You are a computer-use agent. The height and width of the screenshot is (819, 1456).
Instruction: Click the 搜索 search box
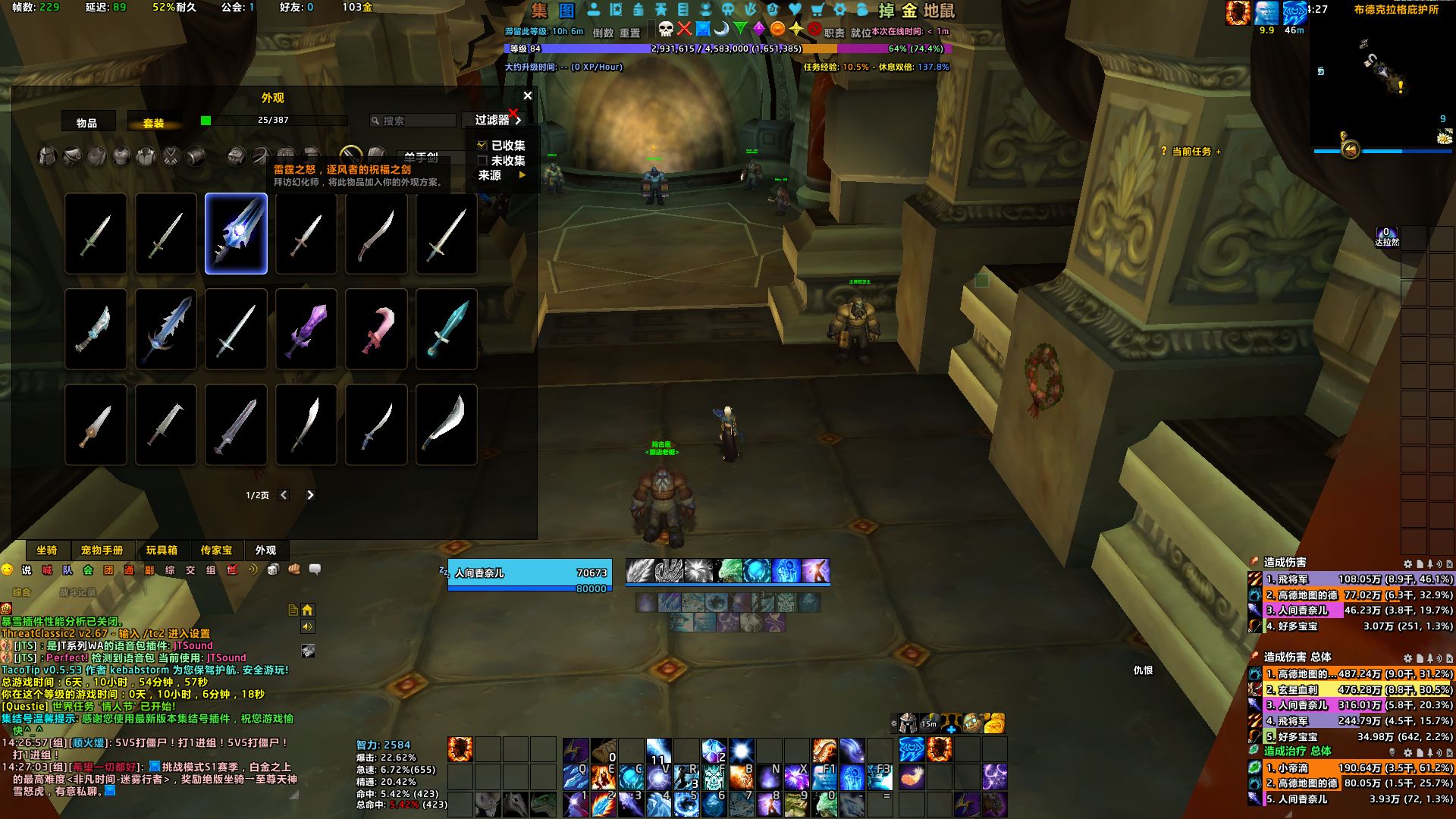[x=413, y=121]
